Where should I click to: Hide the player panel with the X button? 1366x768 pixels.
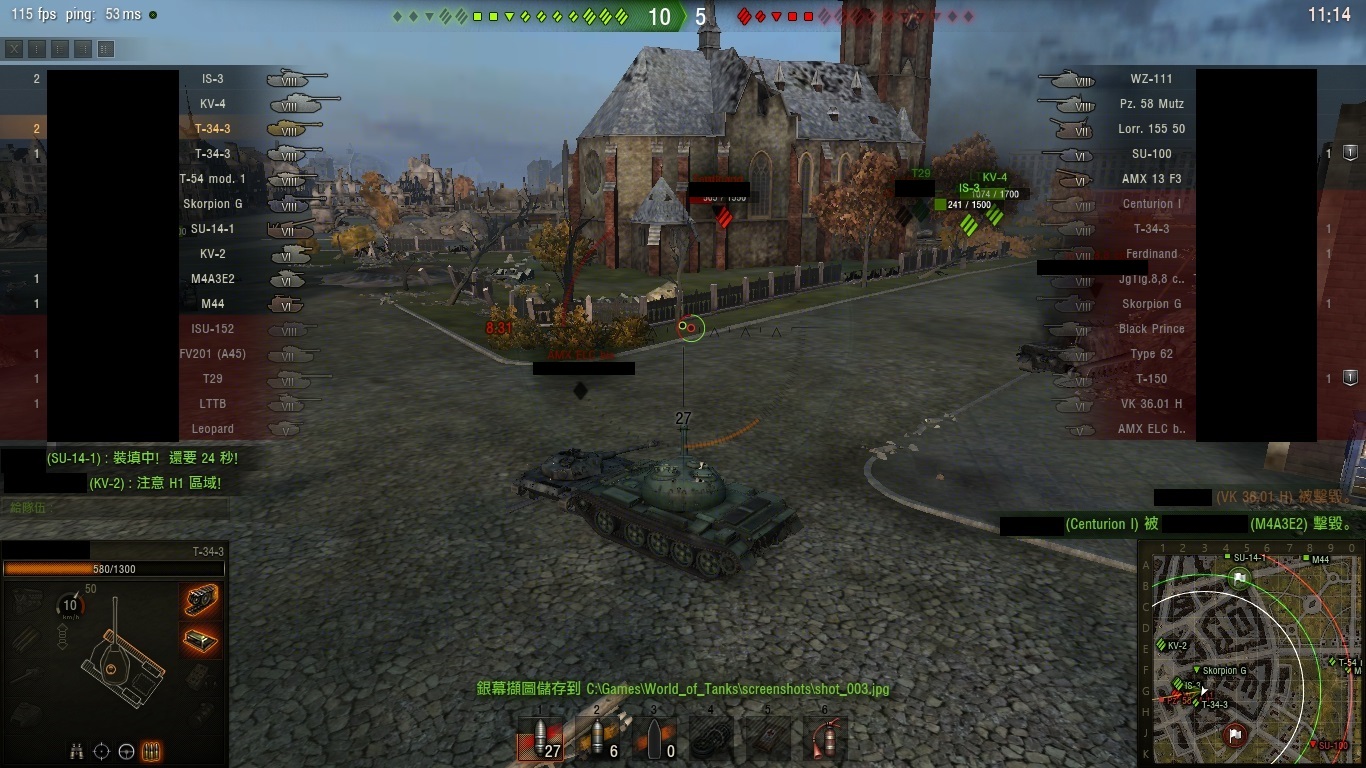[x=14, y=49]
